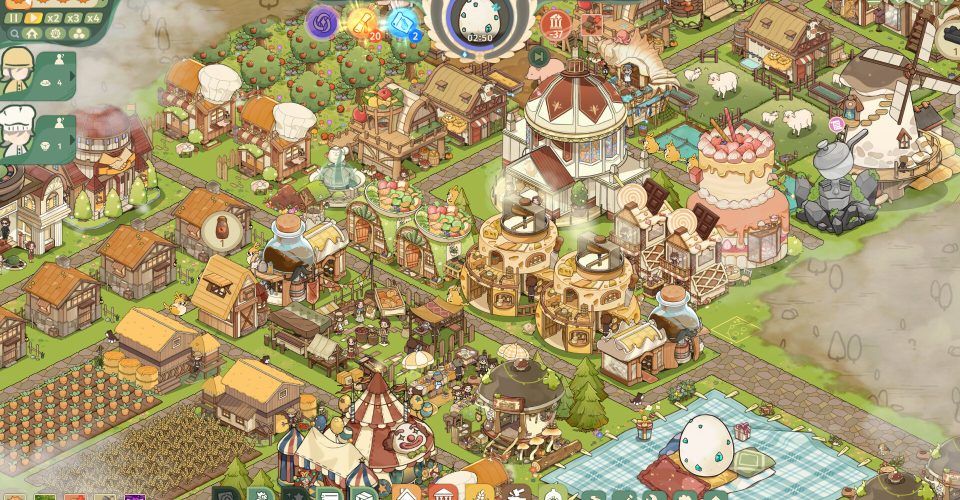Viewport: 960px width, 500px height.
Task: Switch game speed to x3
Action: point(74,18)
